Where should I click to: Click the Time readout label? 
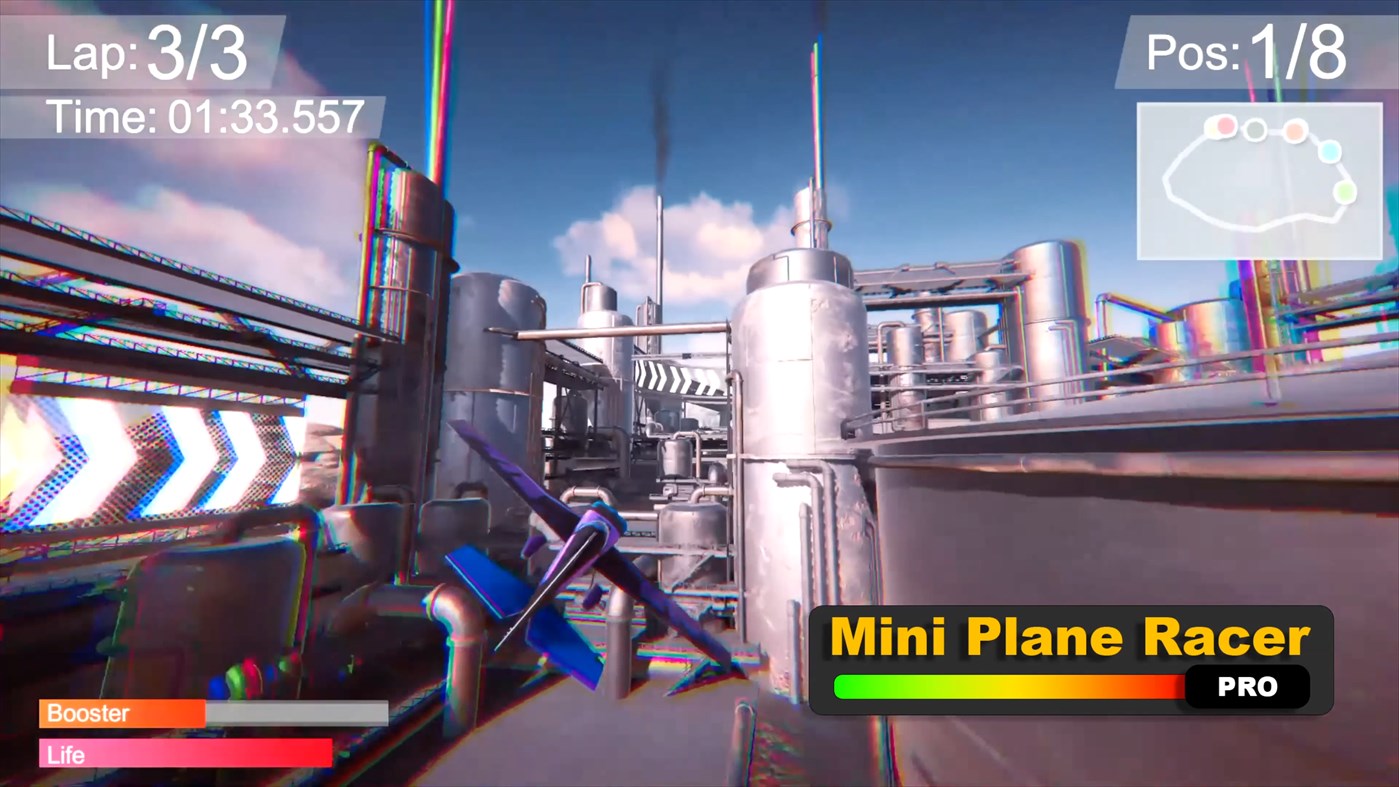click(205, 117)
